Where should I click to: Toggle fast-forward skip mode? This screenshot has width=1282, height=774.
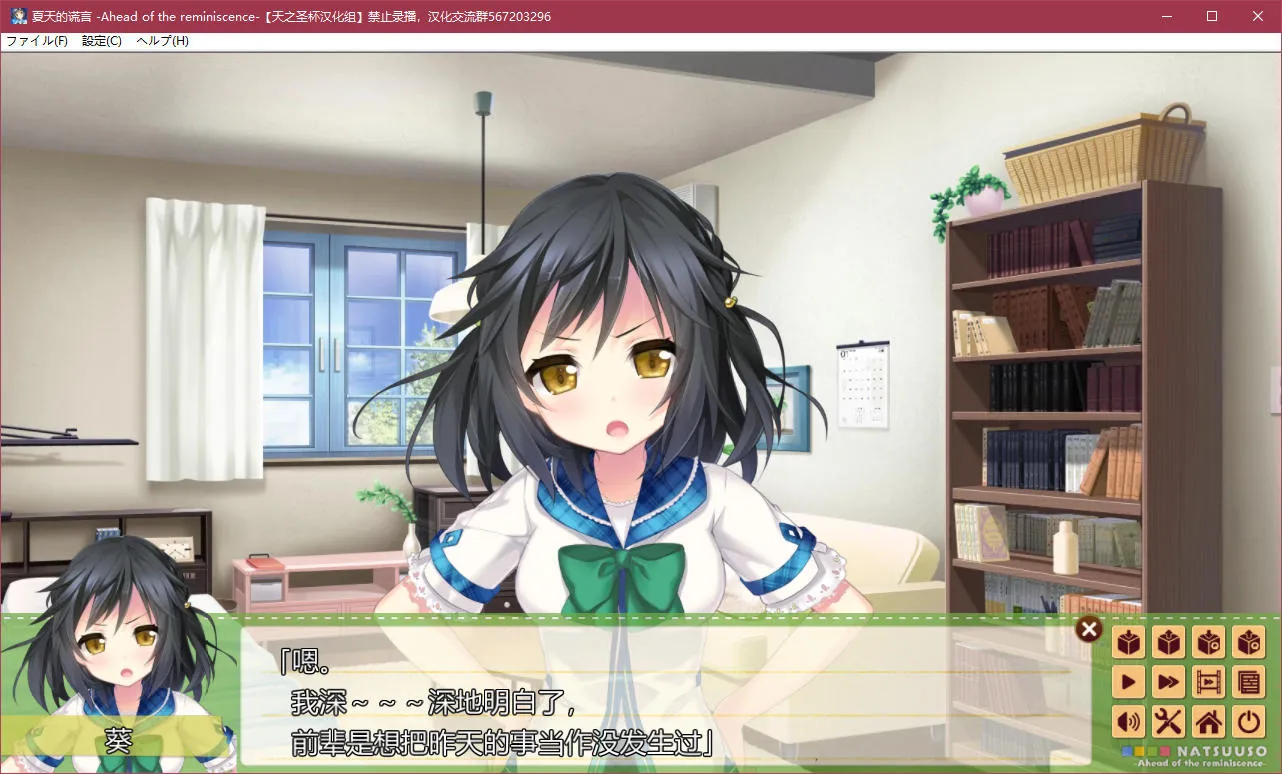[x=1168, y=682]
